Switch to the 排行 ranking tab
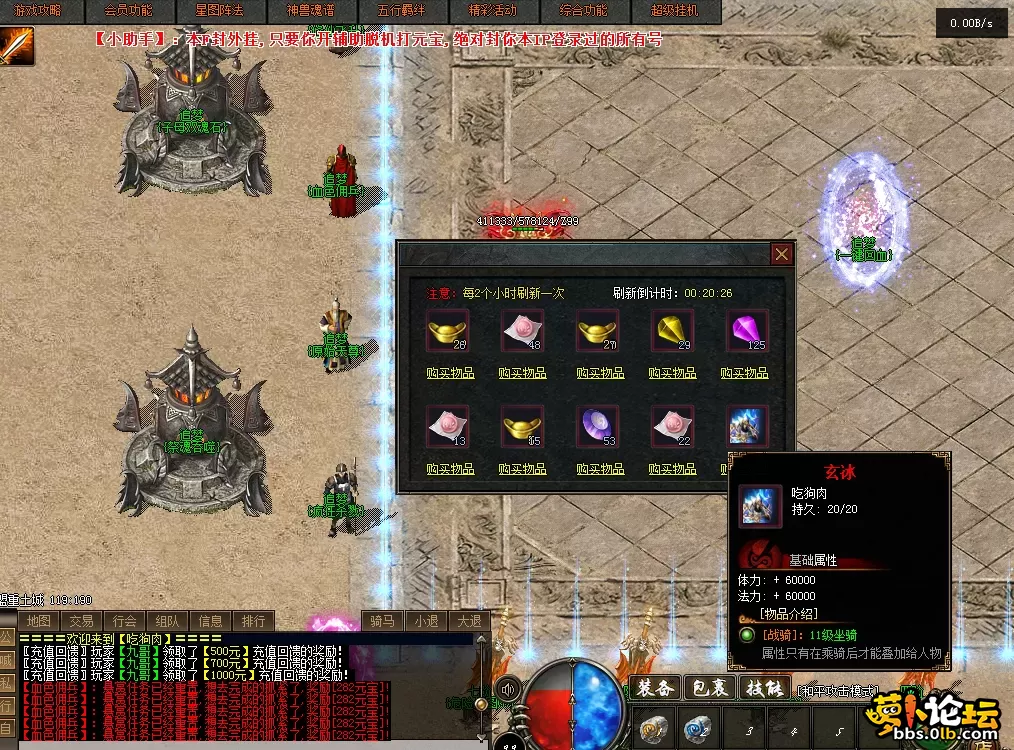 [x=254, y=621]
